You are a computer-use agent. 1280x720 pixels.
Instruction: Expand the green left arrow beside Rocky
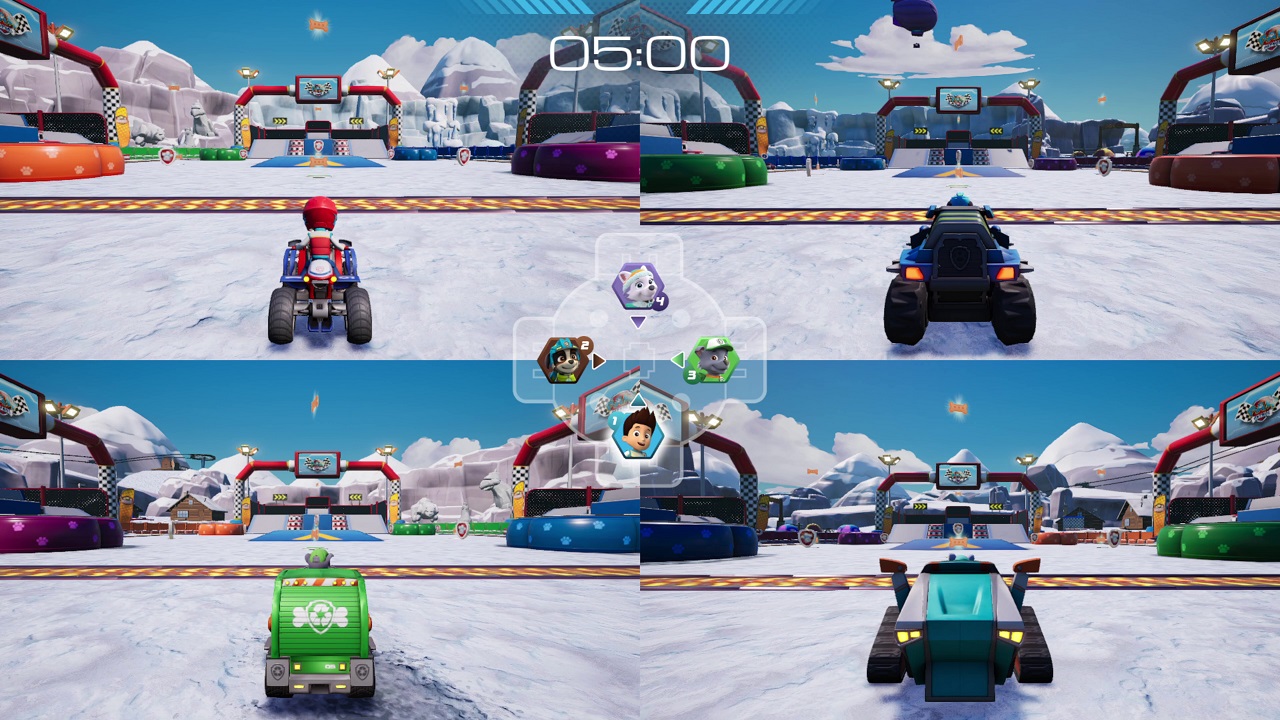(677, 357)
